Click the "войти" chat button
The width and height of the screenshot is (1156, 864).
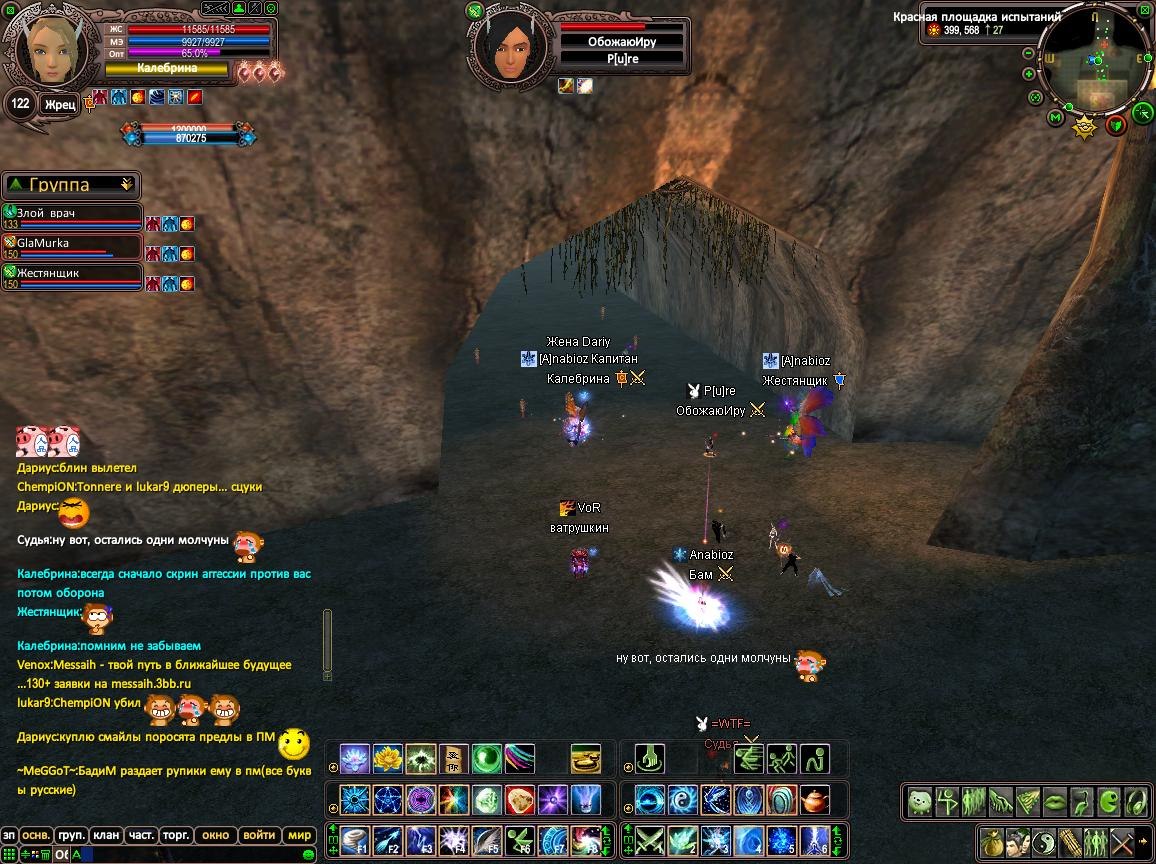[x=259, y=835]
